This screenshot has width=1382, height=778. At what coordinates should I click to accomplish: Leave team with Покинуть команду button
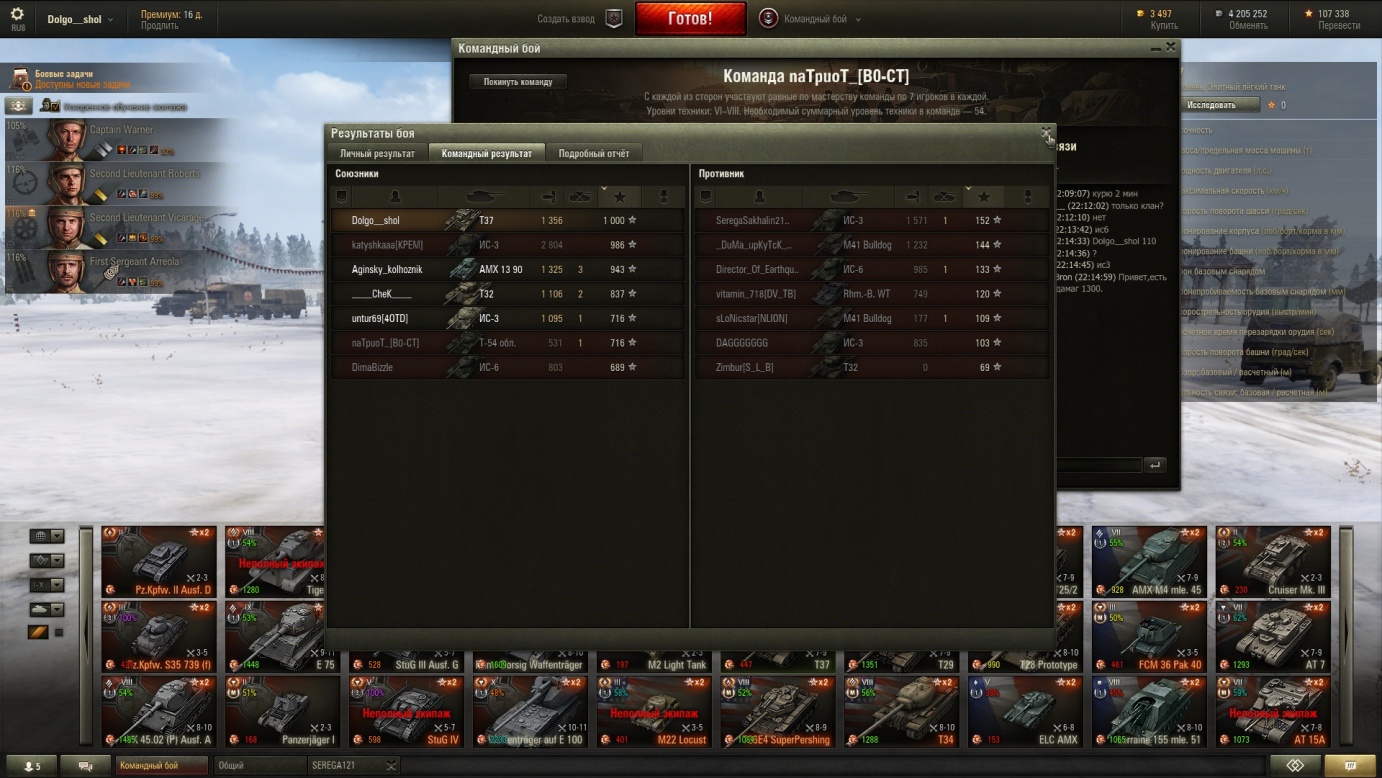point(517,82)
